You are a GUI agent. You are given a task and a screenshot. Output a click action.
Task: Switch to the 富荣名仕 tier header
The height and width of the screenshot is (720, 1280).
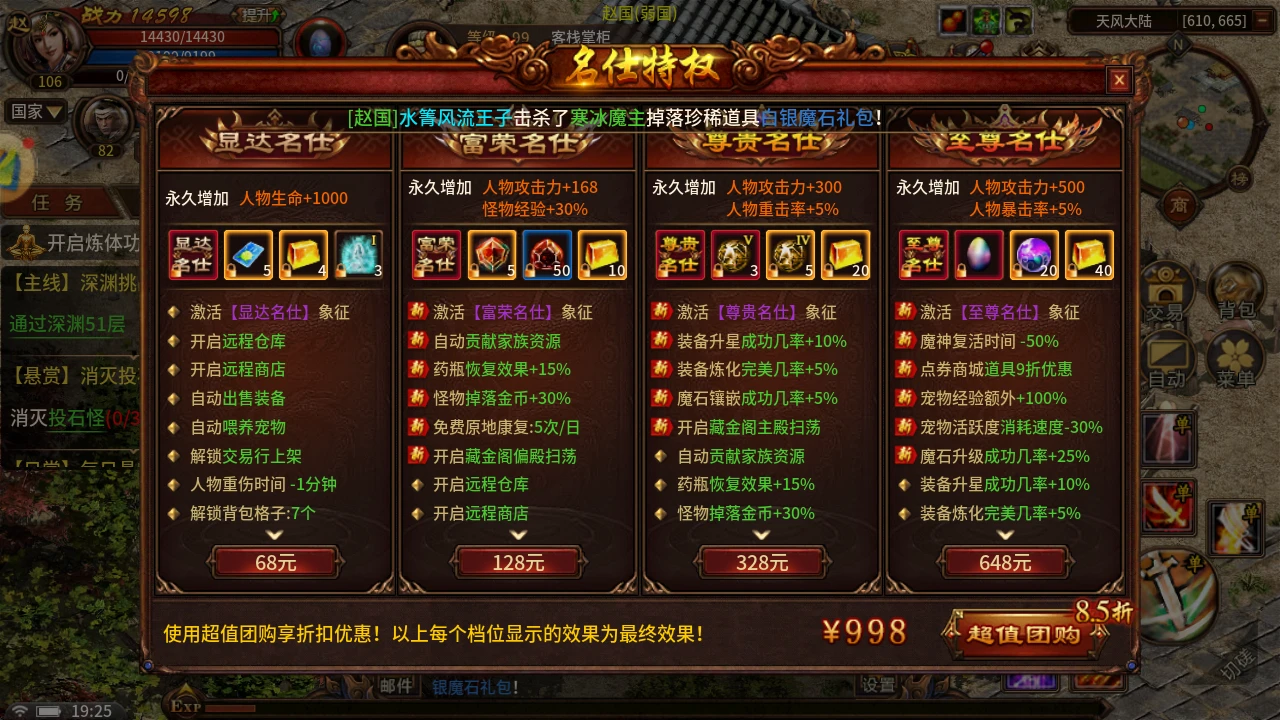tap(517, 142)
